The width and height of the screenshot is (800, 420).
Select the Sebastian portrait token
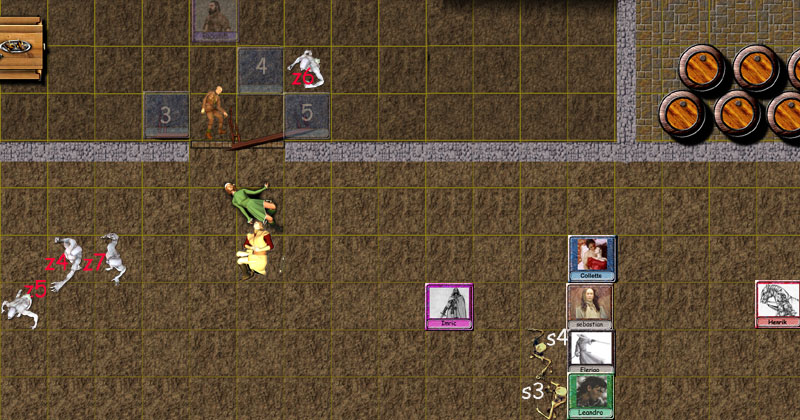(590, 306)
